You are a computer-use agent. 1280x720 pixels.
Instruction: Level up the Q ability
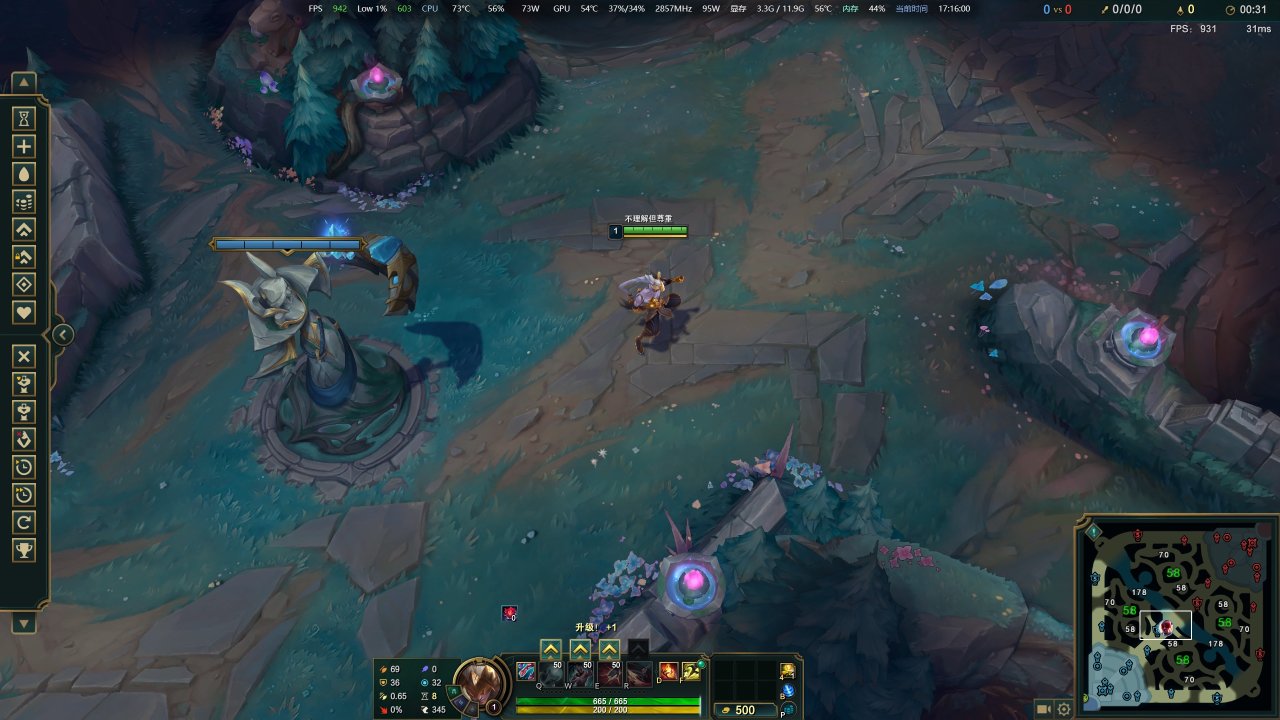(x=550, y=649)
